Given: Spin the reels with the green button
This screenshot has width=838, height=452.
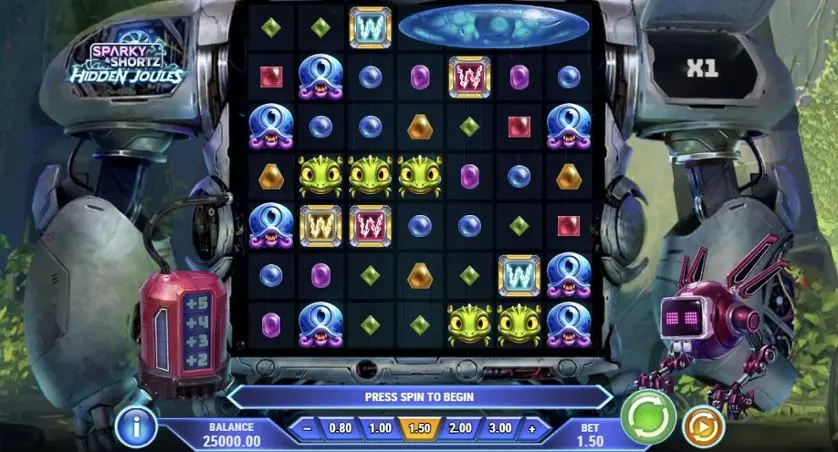Looking at the screenshot, I should click(x=648, y=417).
